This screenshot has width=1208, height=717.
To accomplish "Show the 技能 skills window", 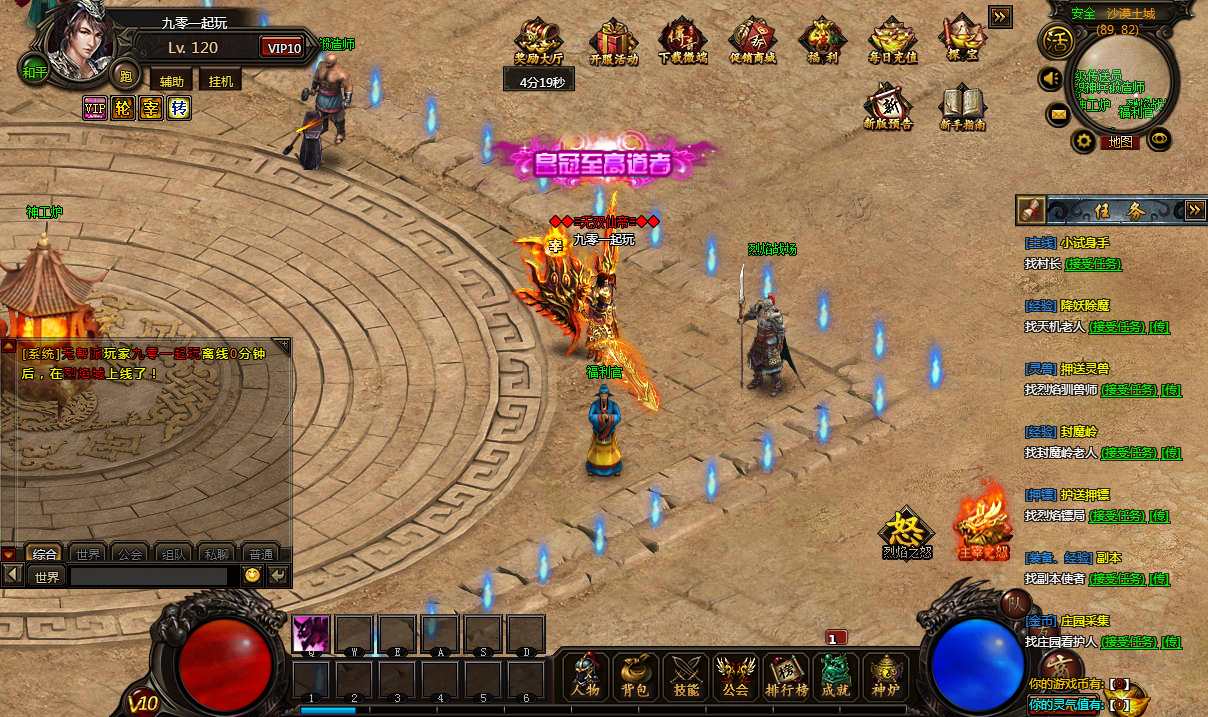I will 685,677.
